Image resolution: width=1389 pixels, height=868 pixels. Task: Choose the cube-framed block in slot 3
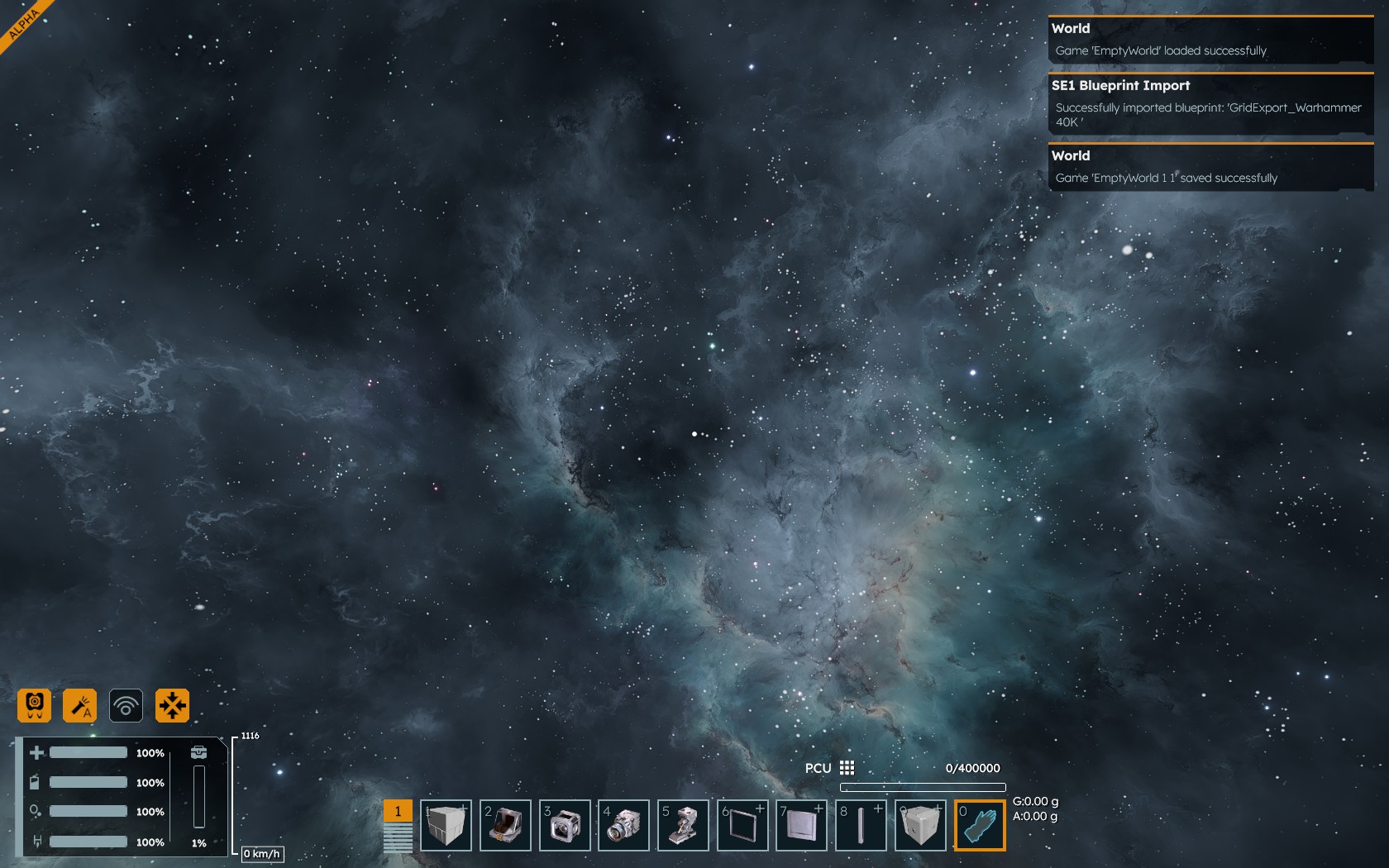(565, 825)
